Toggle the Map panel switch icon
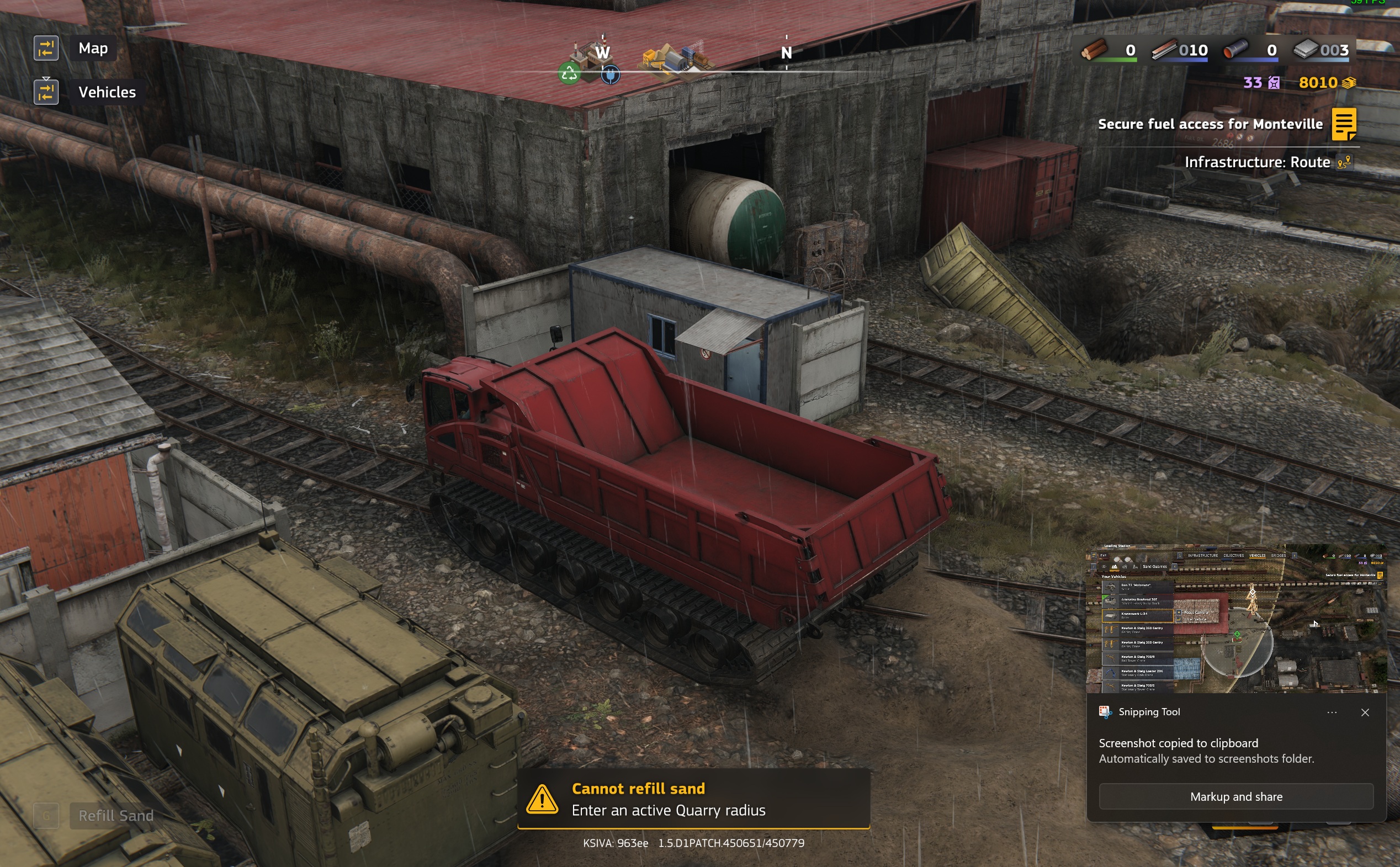Screen dimensions: 1400x867 click(x=46, y=48)
